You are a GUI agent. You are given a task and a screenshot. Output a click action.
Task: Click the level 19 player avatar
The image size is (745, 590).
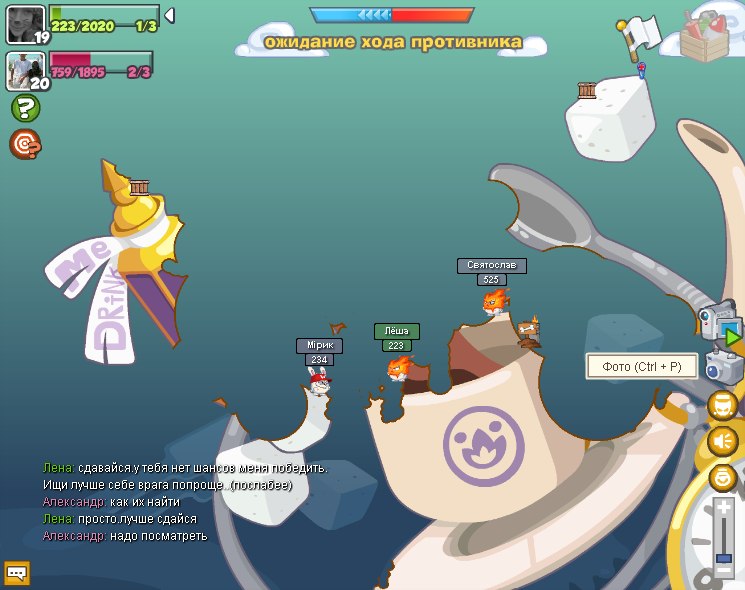(x=25, y=24)
